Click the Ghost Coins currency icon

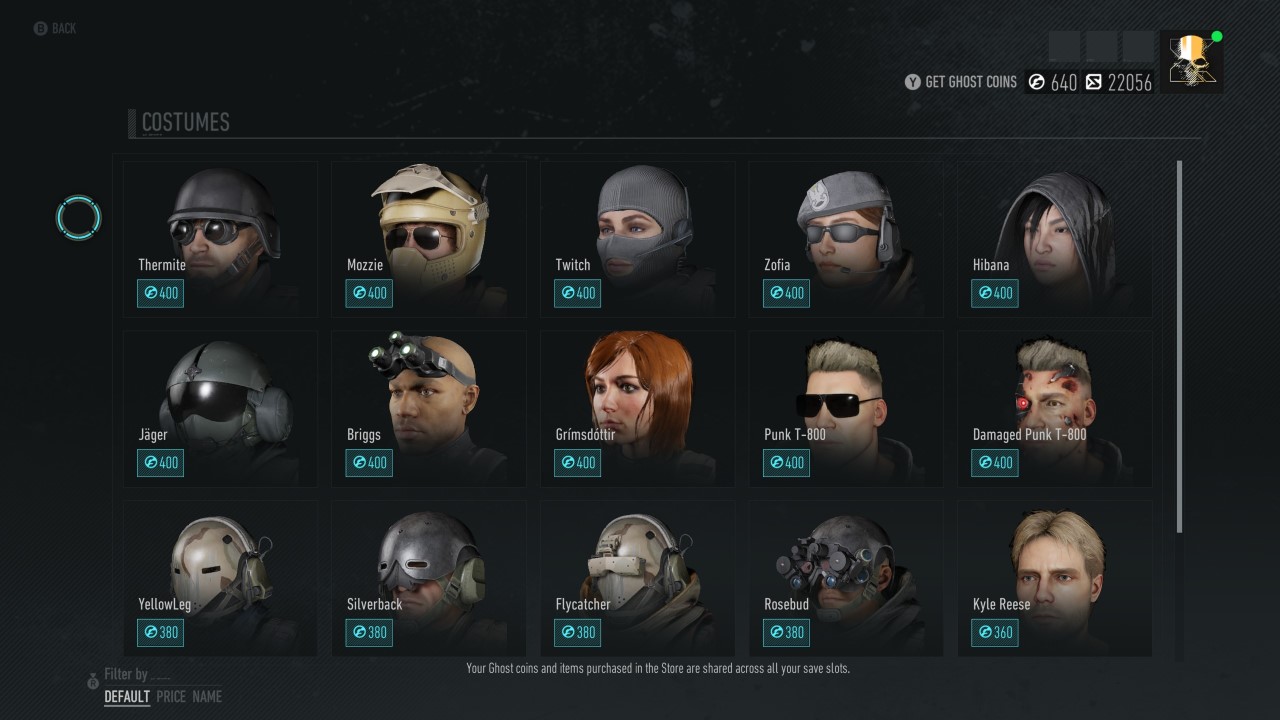[1035, 82]
